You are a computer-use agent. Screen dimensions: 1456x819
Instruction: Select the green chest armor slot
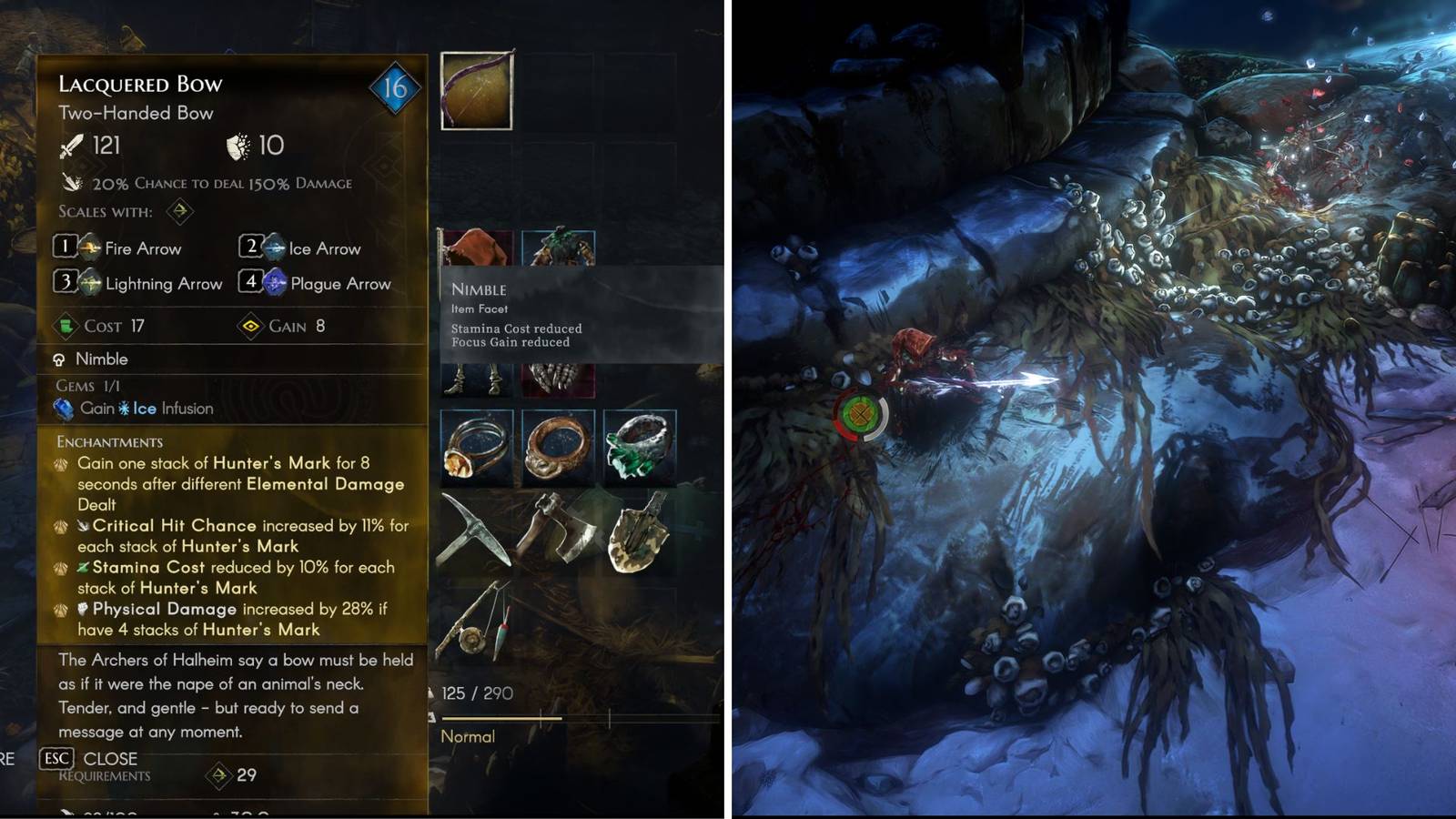[x=559, y=248]
